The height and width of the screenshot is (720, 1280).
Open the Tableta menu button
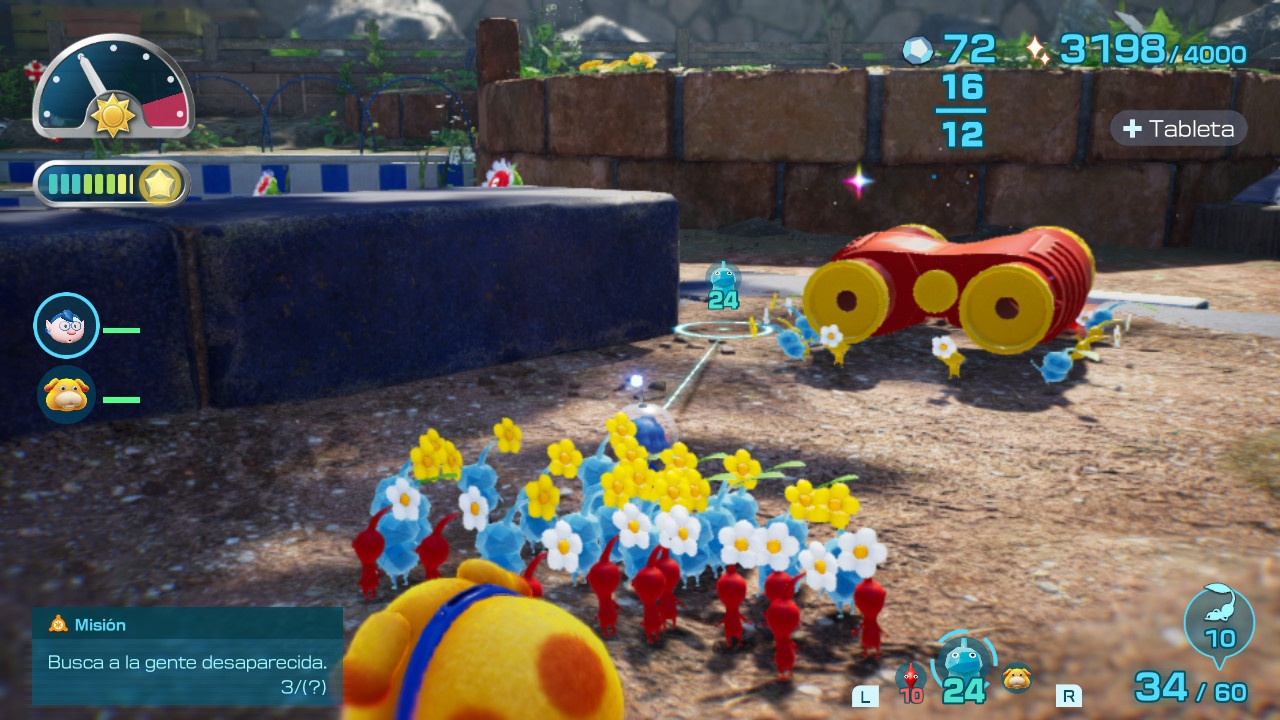click(x=1179, y=129)
